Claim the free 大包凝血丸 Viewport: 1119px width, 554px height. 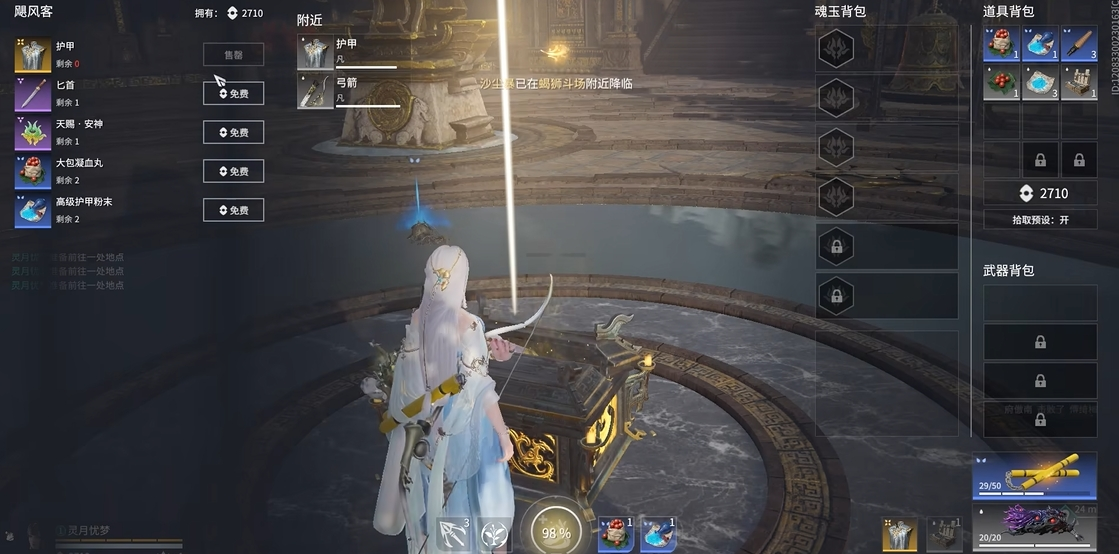pos(233,171)
